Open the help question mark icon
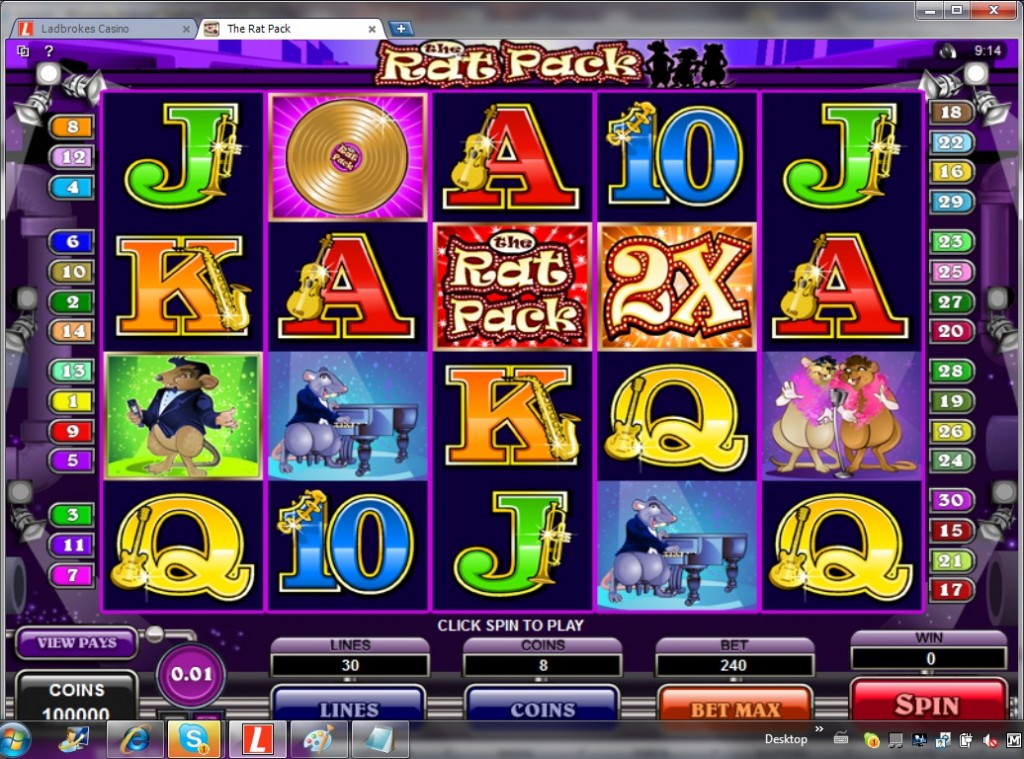Screen dimensions: 1024x759 (x=48, y=51)
